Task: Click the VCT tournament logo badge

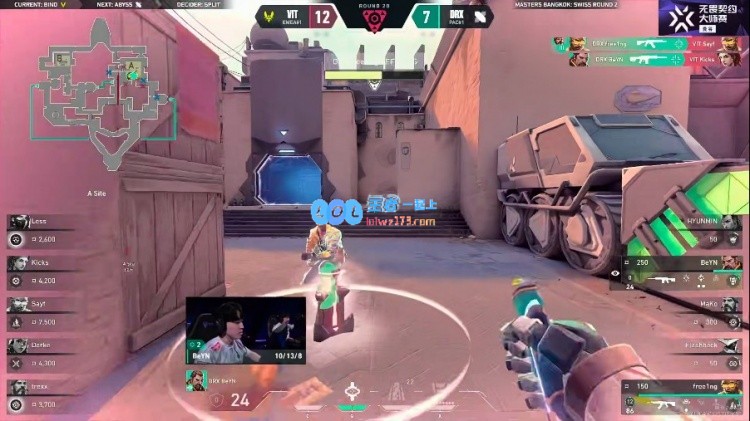Action: tap(703, 17)
